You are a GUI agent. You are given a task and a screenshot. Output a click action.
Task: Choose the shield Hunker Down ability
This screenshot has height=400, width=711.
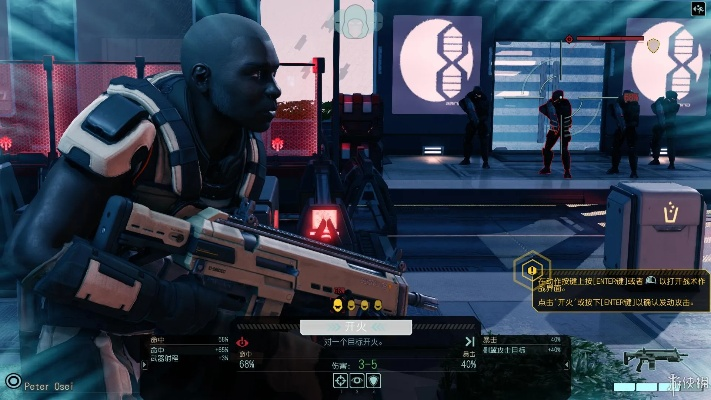374,381
